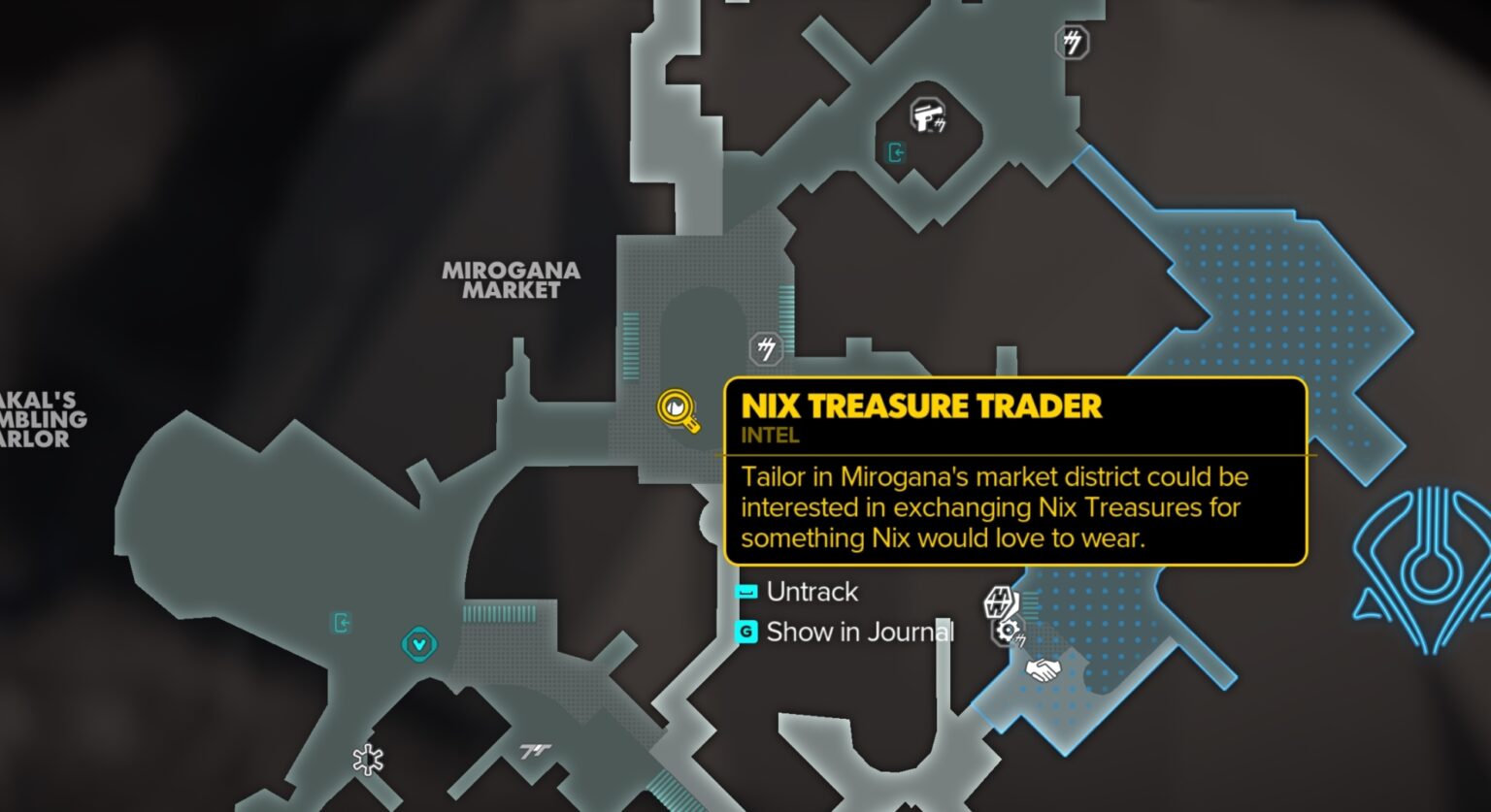Click the fast travel icon near Mirogana Market
Image resolution: width=1491 pixels, height=812 pixels.
[x=765, y=346]
